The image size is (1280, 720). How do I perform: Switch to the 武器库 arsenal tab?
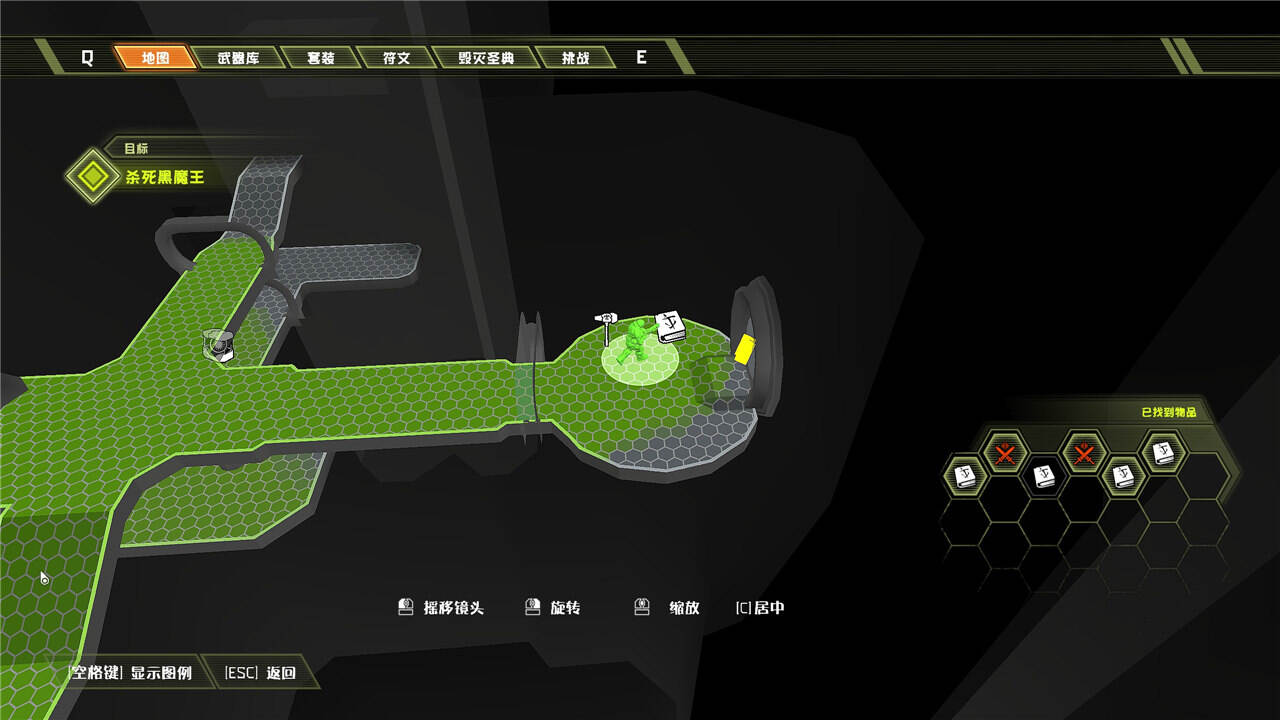(238, 58)
